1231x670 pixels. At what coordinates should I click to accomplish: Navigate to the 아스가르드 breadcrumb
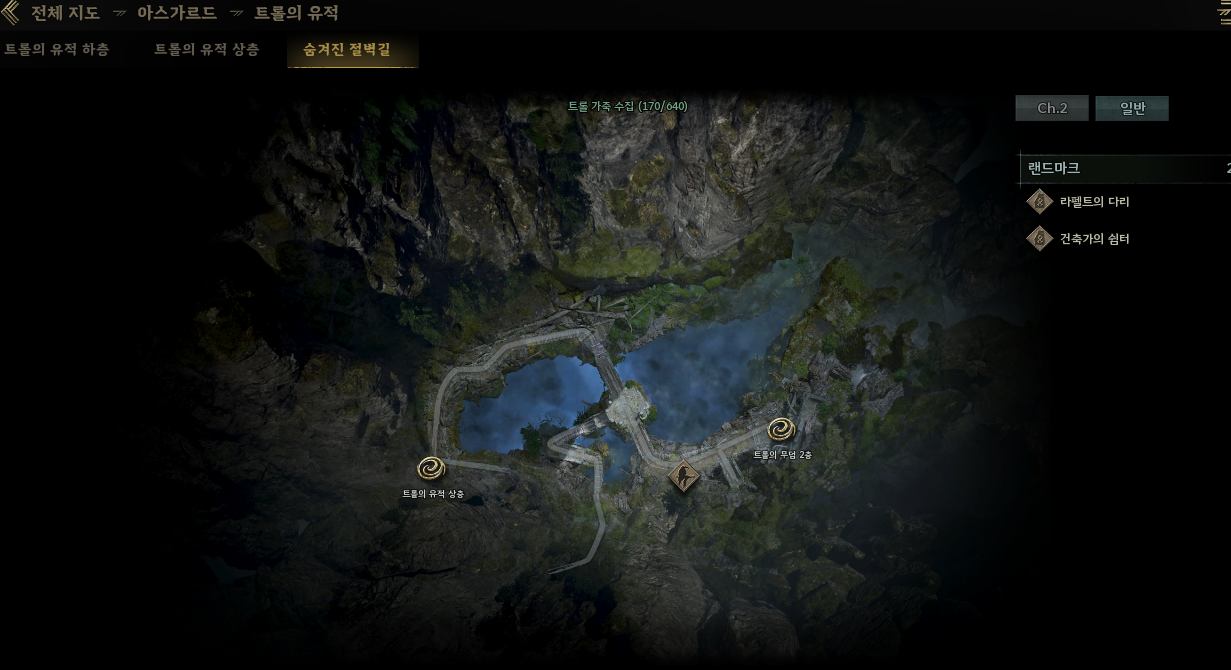coord(176,13)
